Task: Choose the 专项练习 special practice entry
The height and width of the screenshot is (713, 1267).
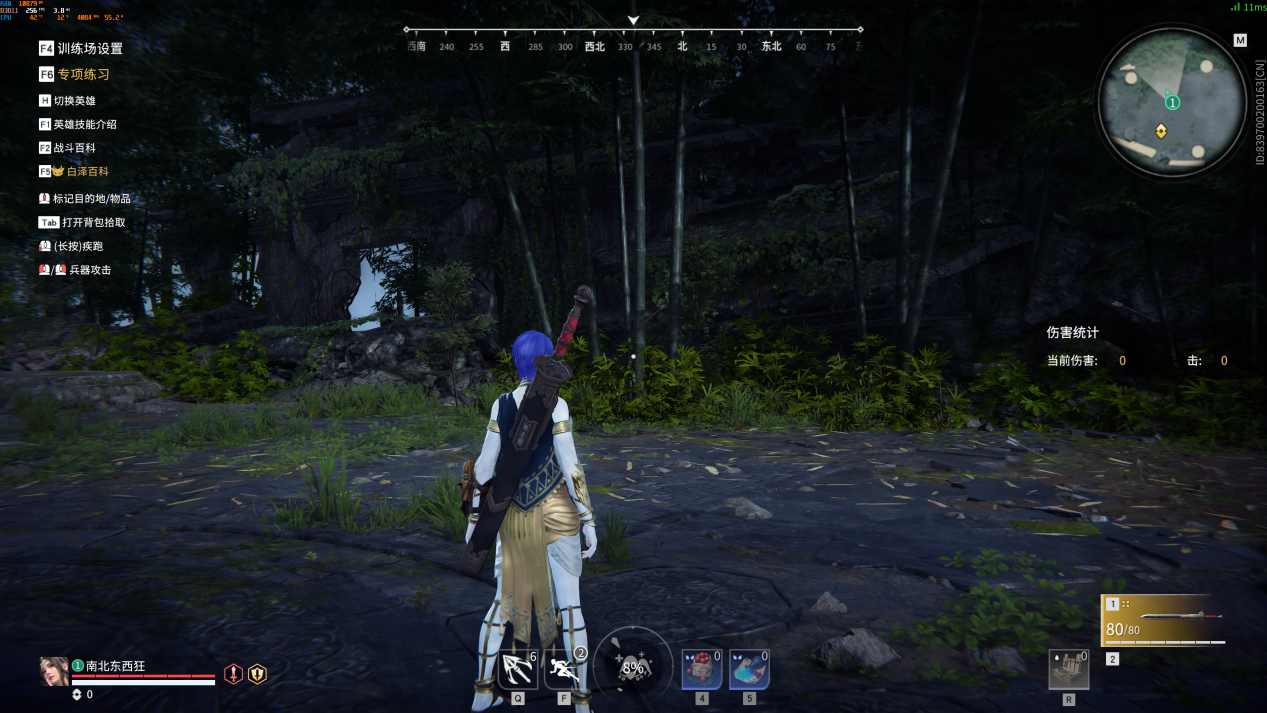Action: [x=83, y=74]
